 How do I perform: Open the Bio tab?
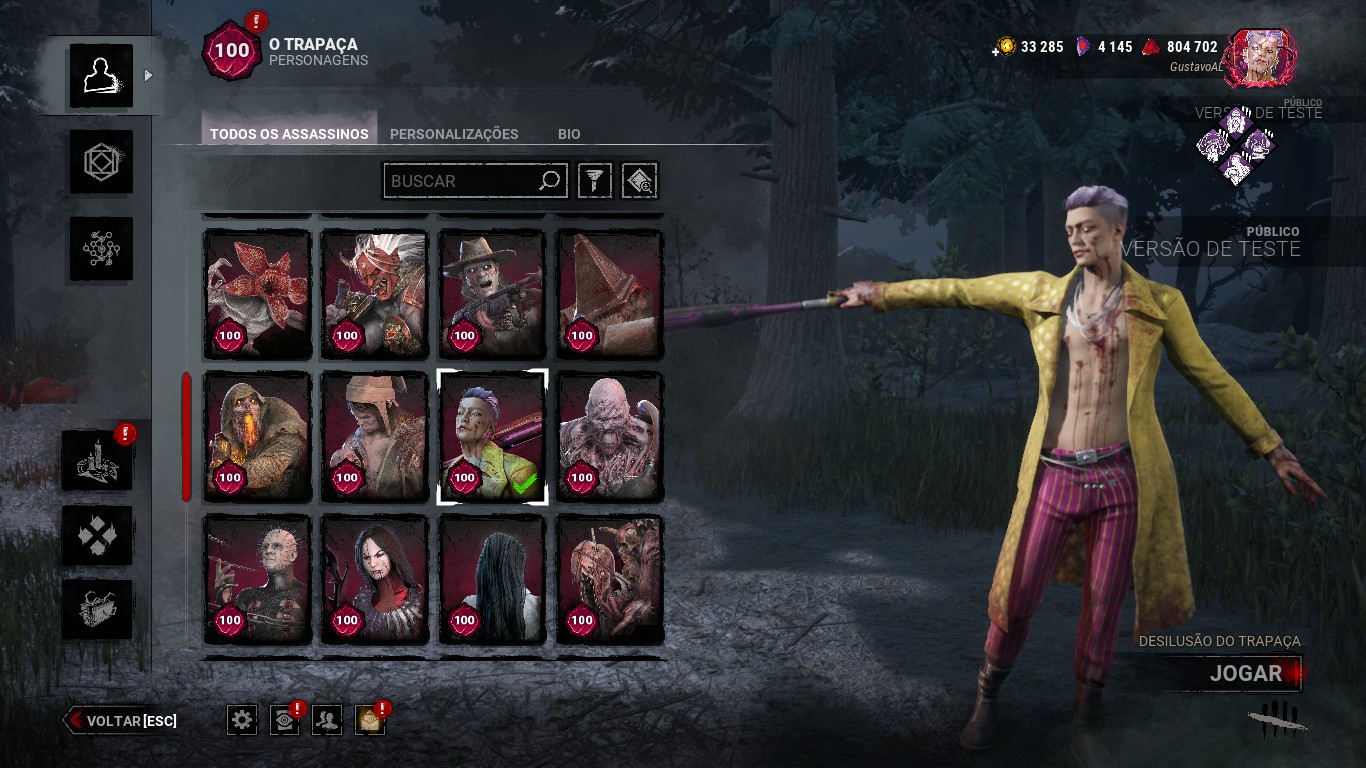click(x=569, y=134)
